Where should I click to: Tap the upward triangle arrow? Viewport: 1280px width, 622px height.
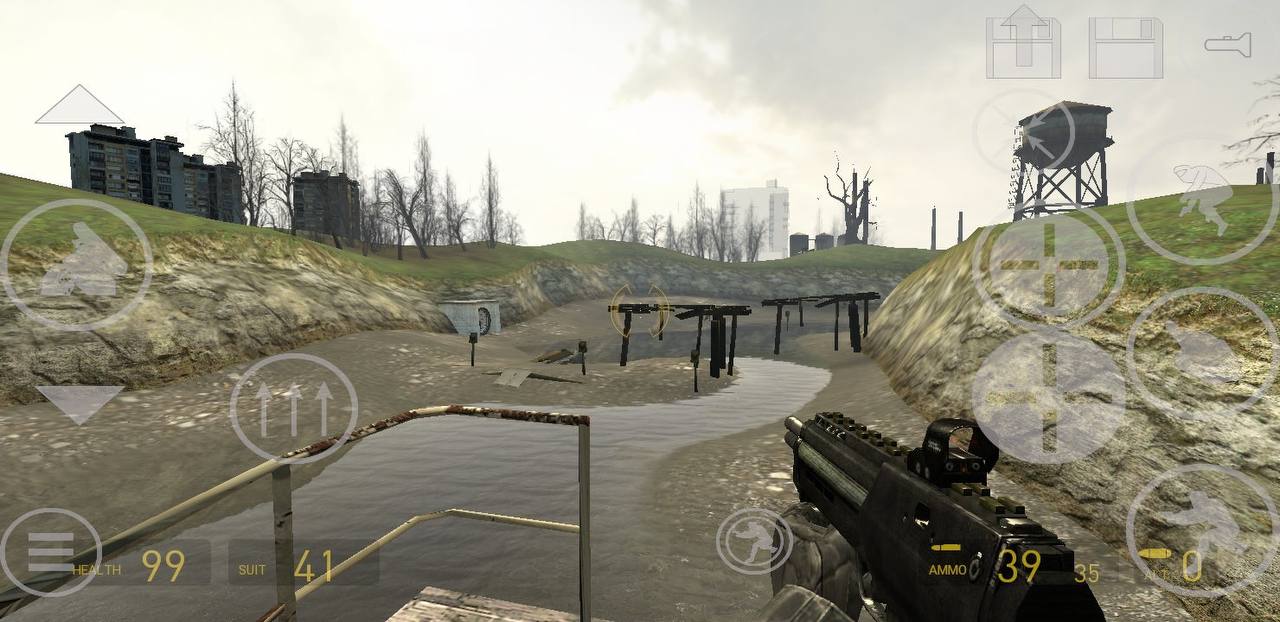pyautogui.click(x=79, y=106)
